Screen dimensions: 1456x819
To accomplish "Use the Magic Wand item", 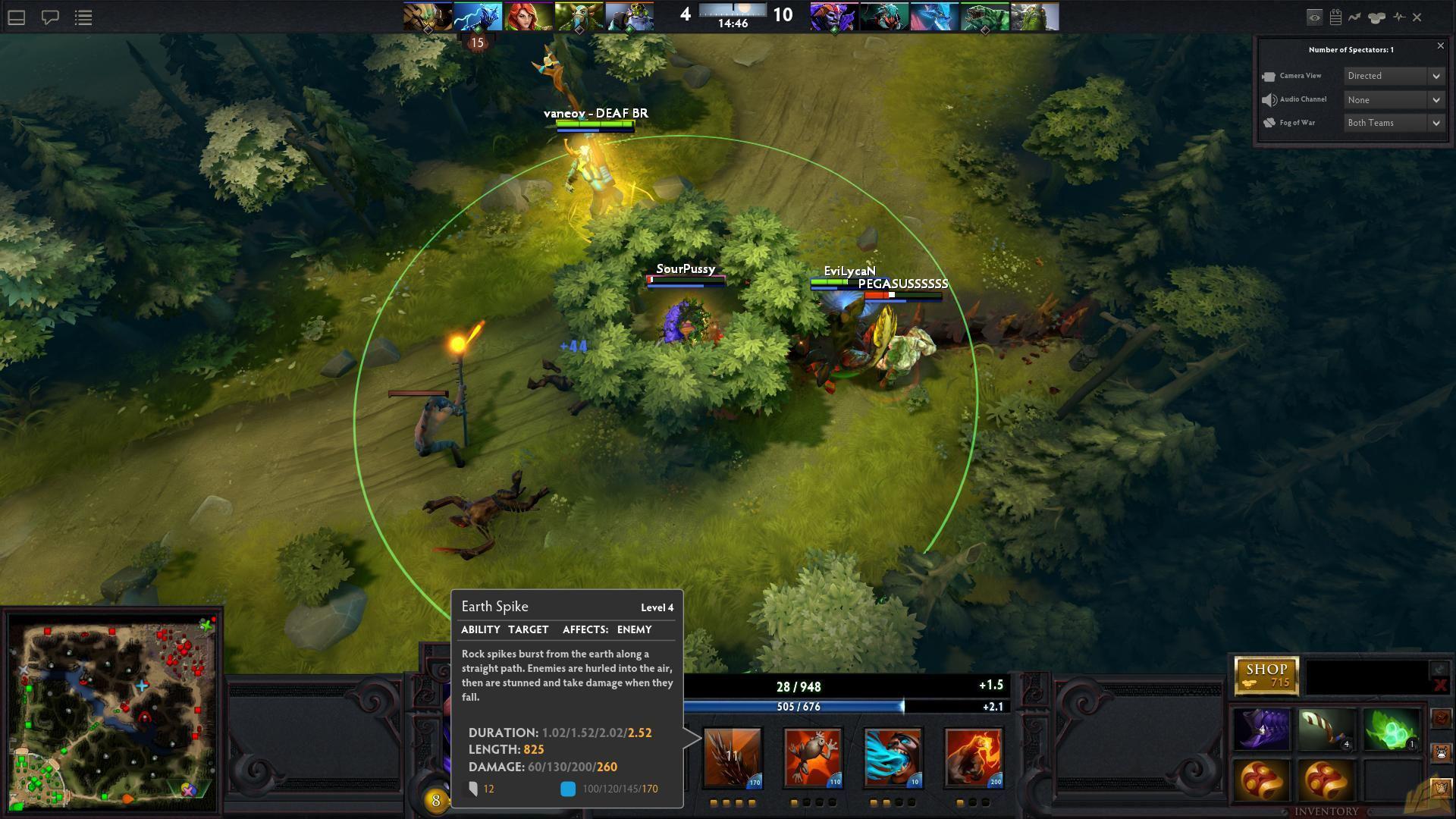I will coord(1326,730).
